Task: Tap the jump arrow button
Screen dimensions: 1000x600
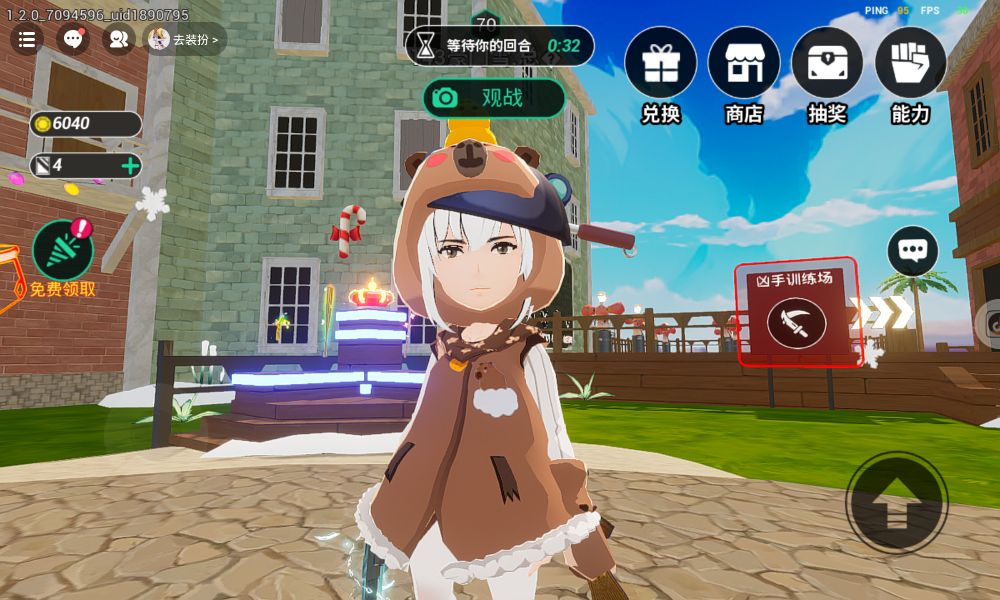Action: (896, 502)
